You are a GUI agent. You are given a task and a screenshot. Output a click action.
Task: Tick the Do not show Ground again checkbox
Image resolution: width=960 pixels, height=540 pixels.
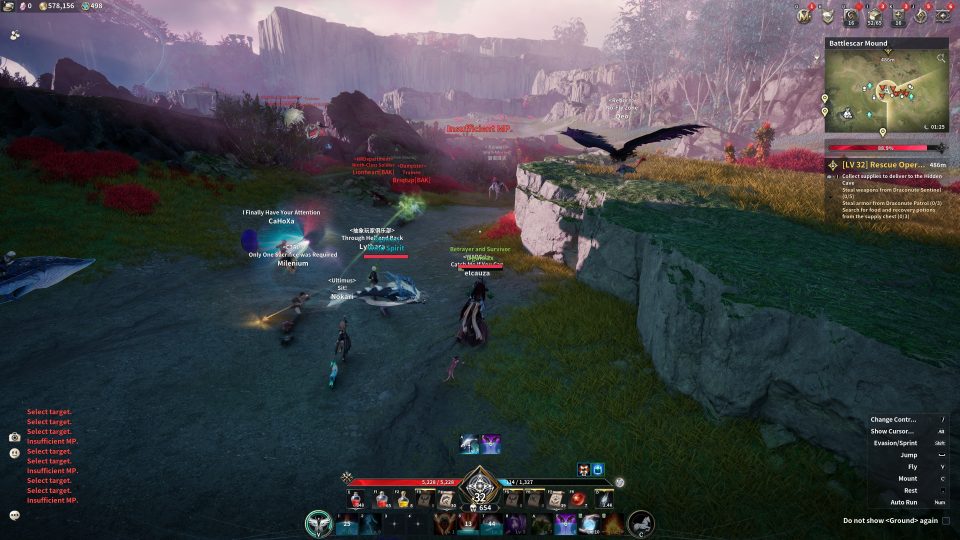point(946,521)
